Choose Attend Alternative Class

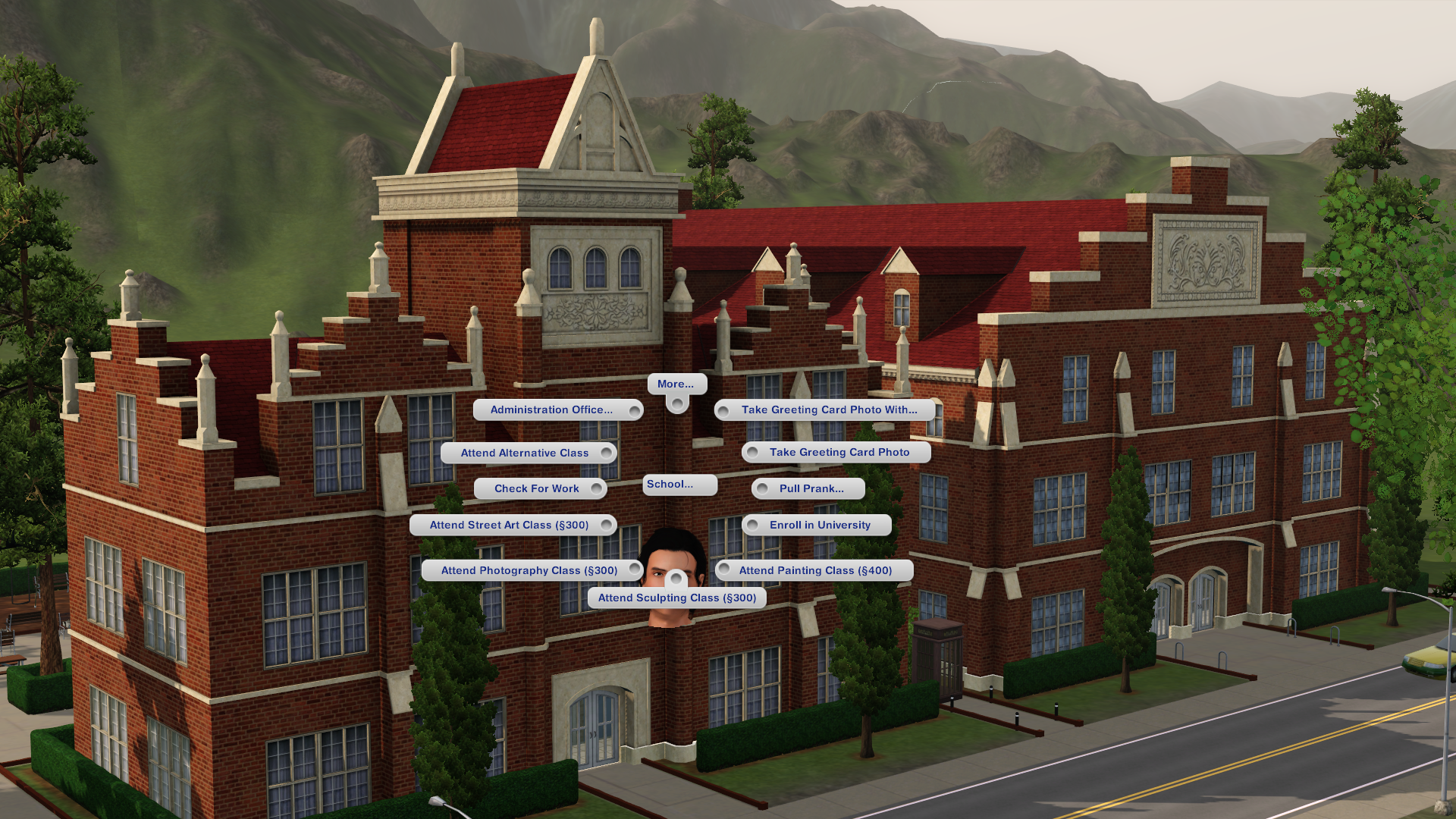click(525, 453)
